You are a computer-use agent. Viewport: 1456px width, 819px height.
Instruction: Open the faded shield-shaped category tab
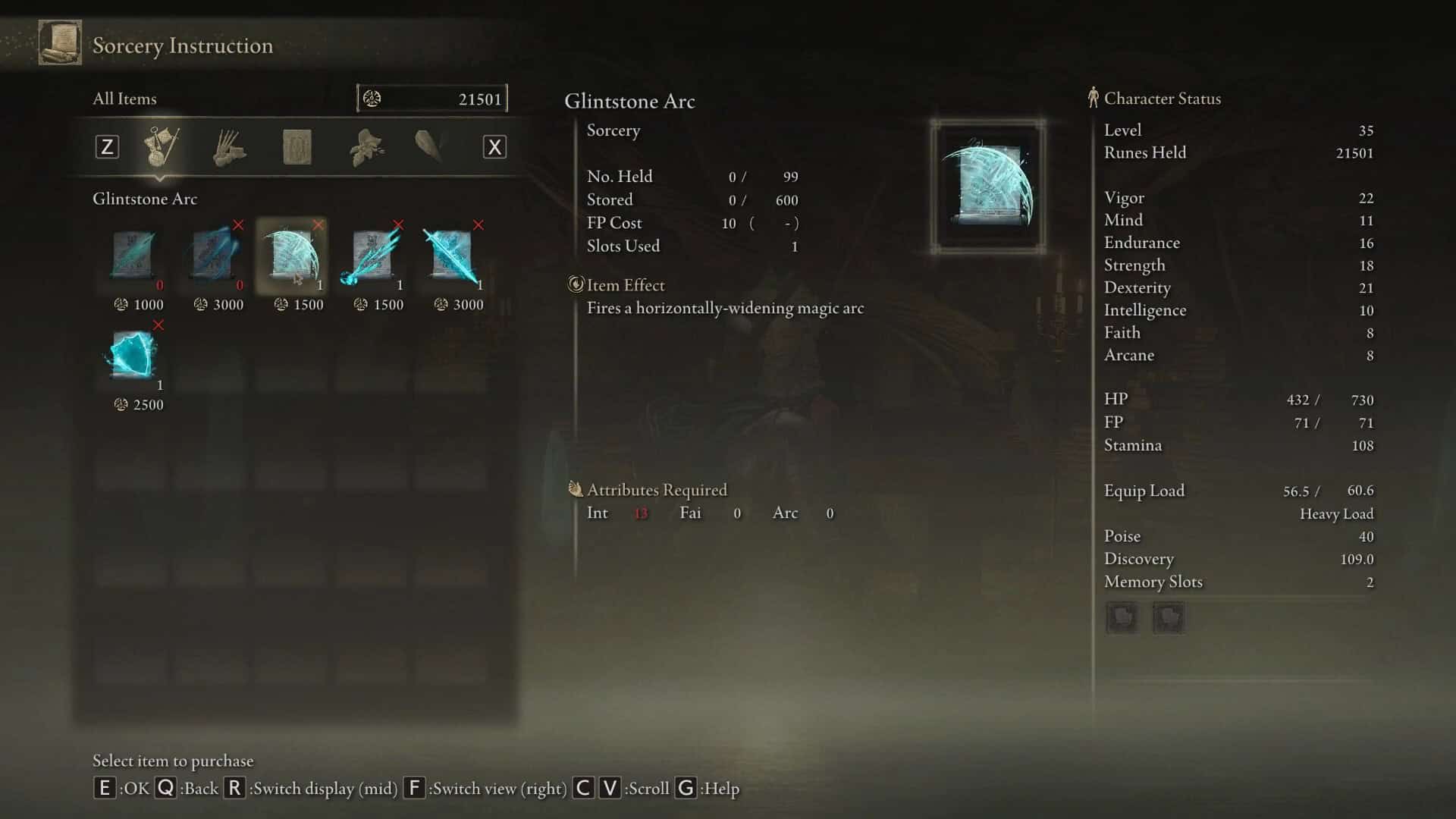click(429, 146)
